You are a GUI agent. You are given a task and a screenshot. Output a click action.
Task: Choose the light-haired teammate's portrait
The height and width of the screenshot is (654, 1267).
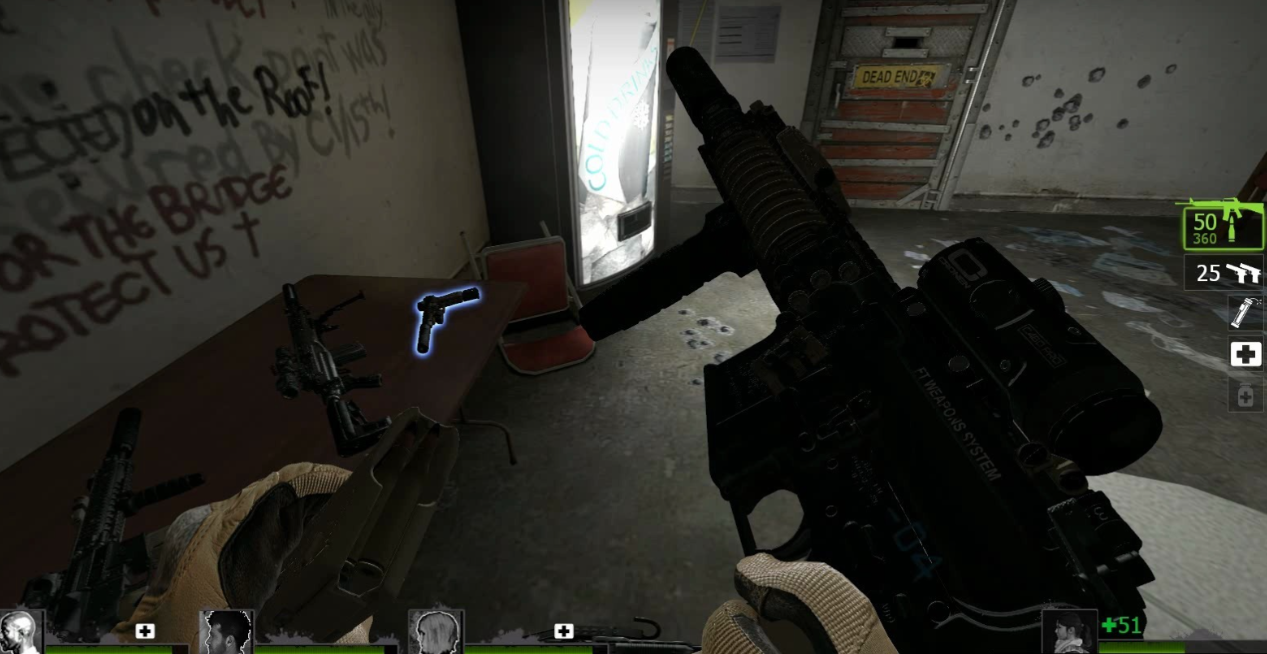pos(436,631)
